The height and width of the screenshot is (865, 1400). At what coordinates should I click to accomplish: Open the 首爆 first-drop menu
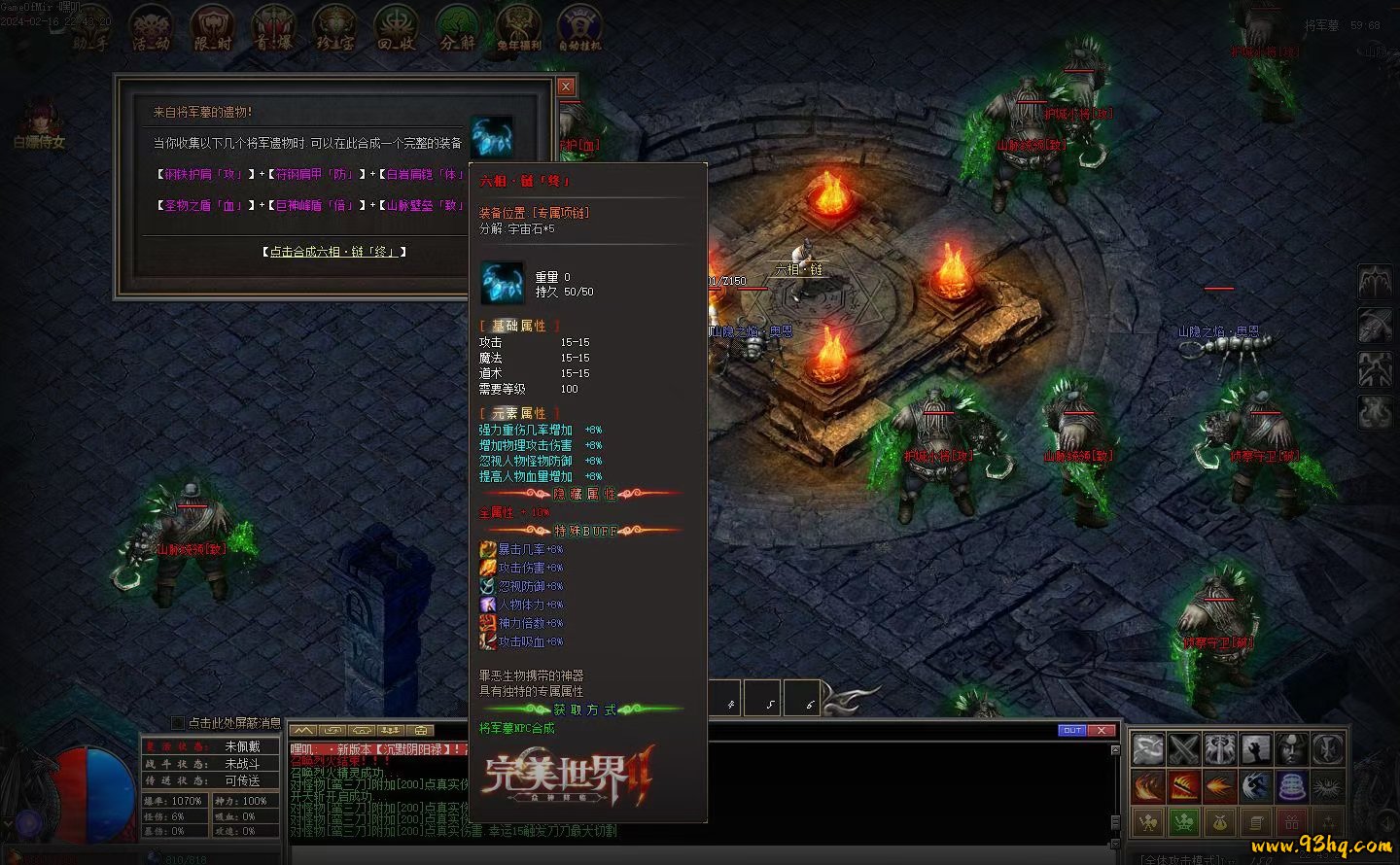(x=273, y=28)
